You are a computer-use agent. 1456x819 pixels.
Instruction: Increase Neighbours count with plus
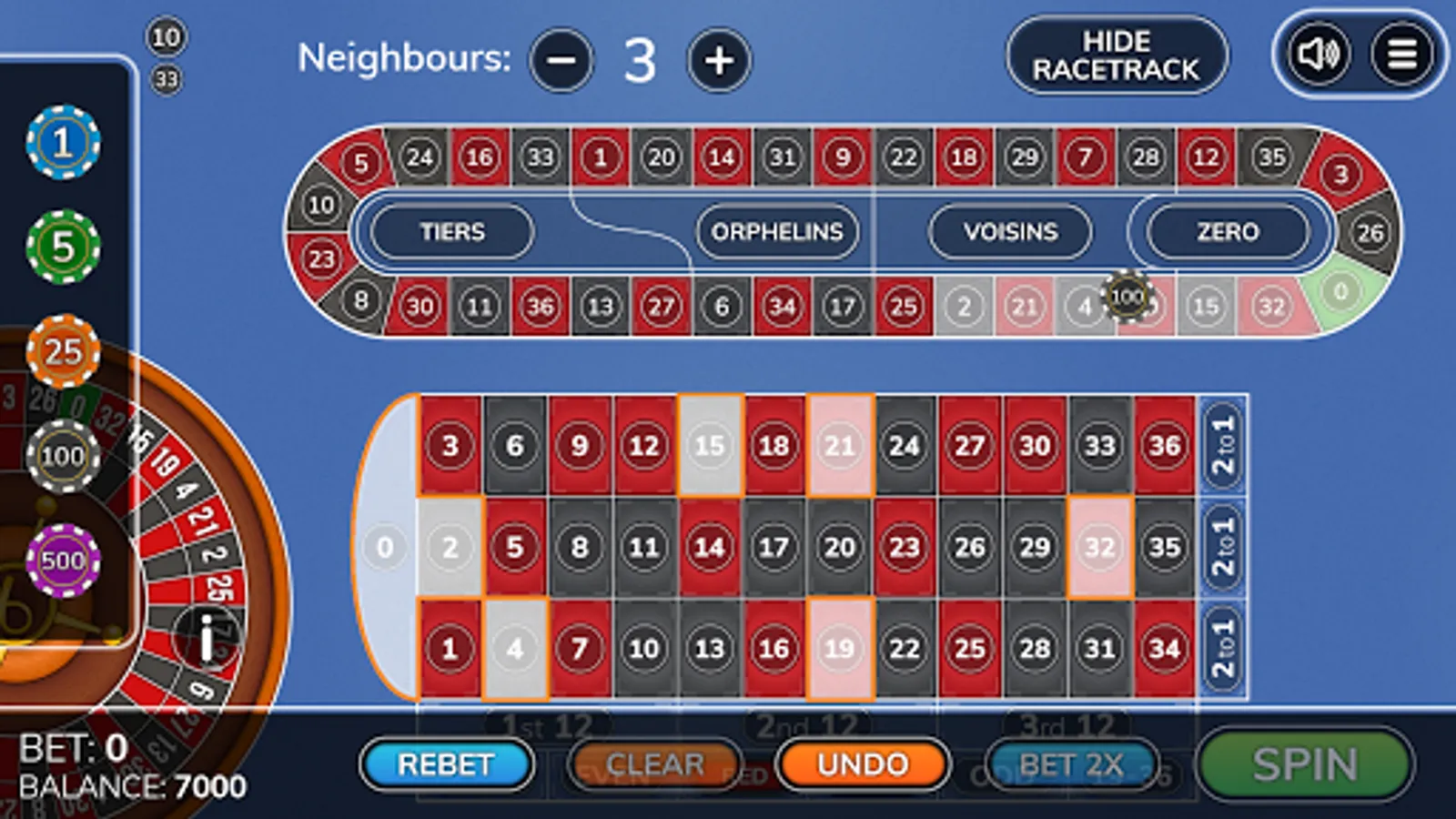(x=720, y=61)
